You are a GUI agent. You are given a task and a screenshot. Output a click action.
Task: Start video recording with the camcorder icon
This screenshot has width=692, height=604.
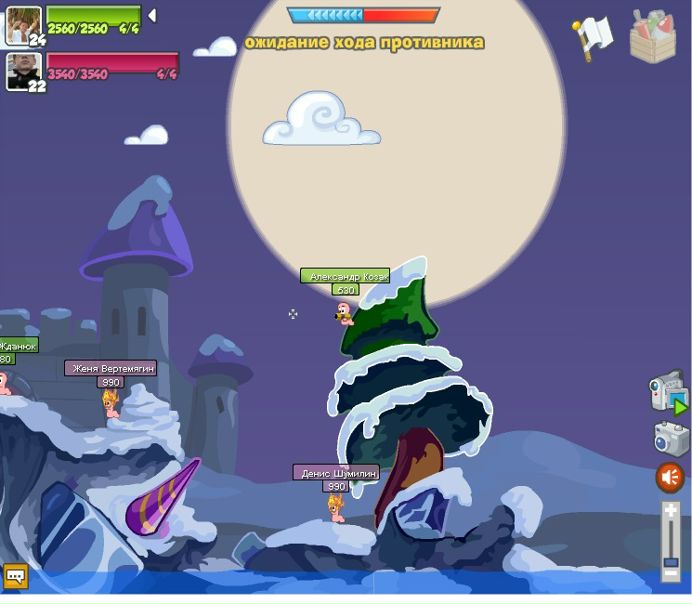[667, 394]
